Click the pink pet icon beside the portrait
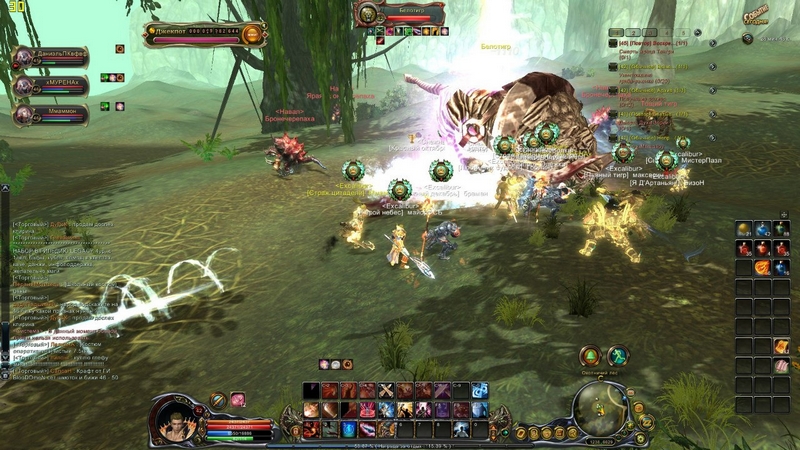The image size is (800, 450). (239, 400)
